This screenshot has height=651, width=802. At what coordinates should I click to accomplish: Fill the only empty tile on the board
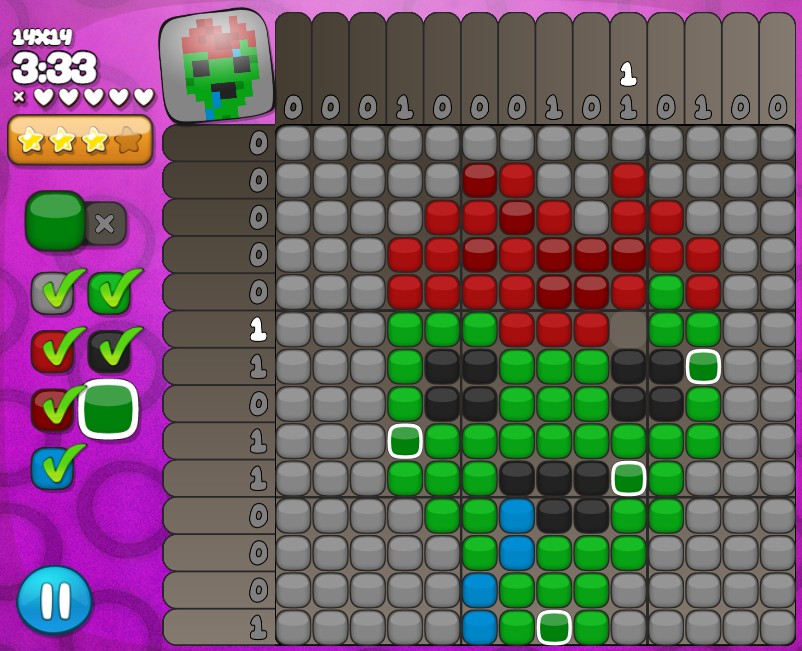pyautogui.click(x=629, y=329)
